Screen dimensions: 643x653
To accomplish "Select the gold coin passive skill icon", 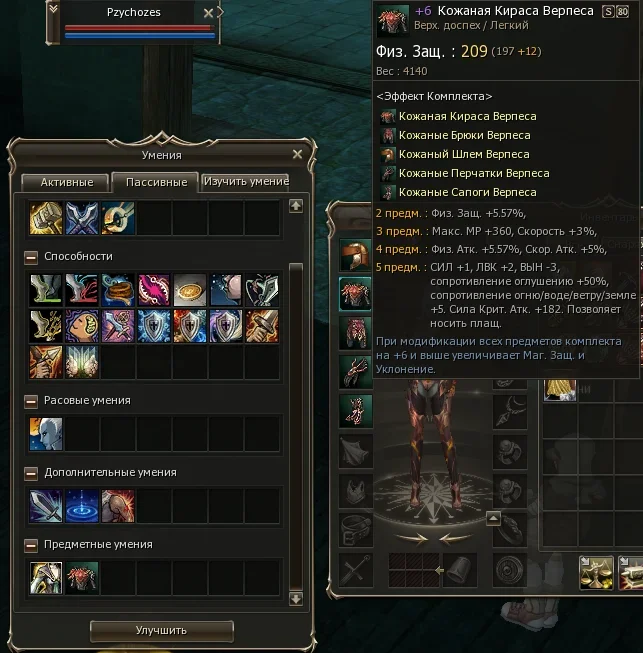I will tap(190, 290).
